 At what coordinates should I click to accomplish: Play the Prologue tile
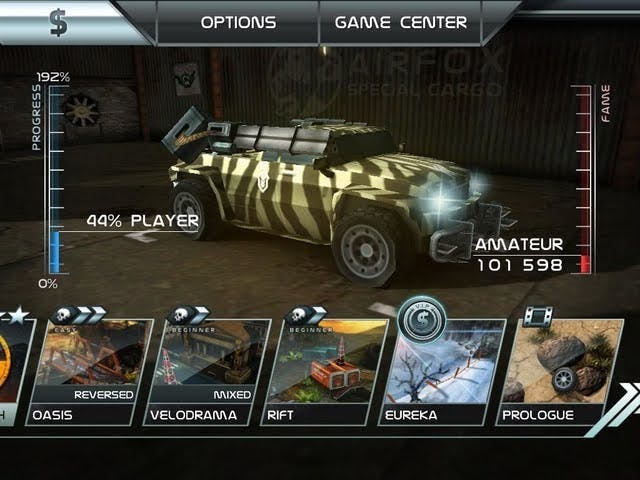pyautogui.click(x=556, y=372)
